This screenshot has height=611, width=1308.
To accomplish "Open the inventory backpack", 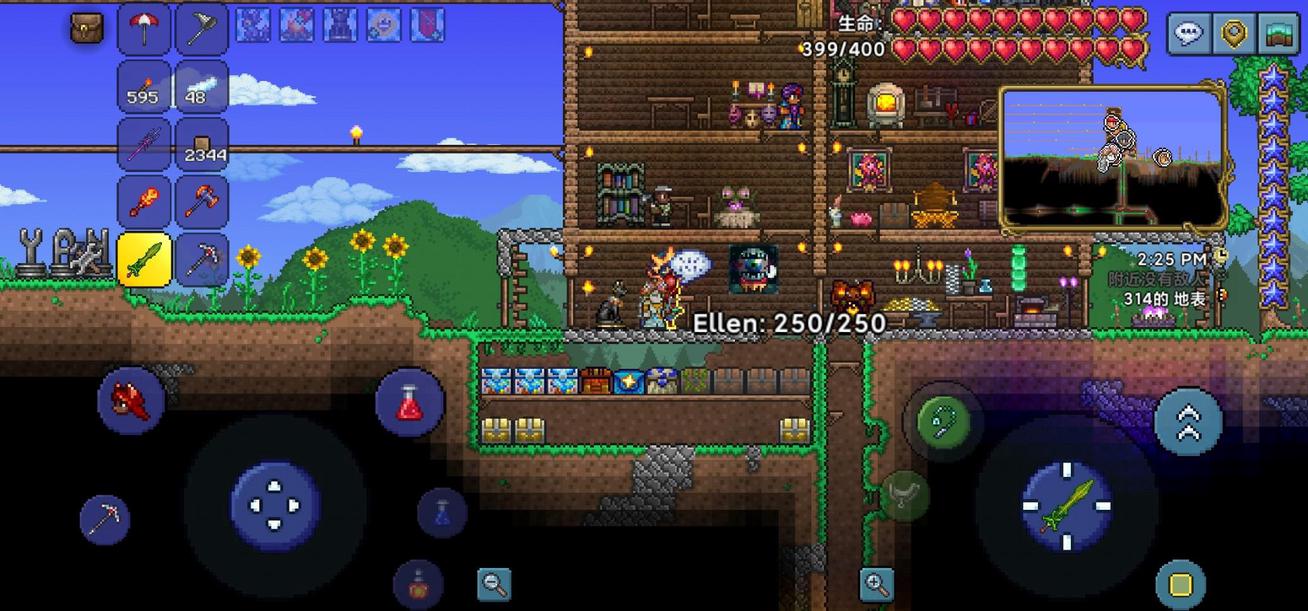I will (87, 28).
